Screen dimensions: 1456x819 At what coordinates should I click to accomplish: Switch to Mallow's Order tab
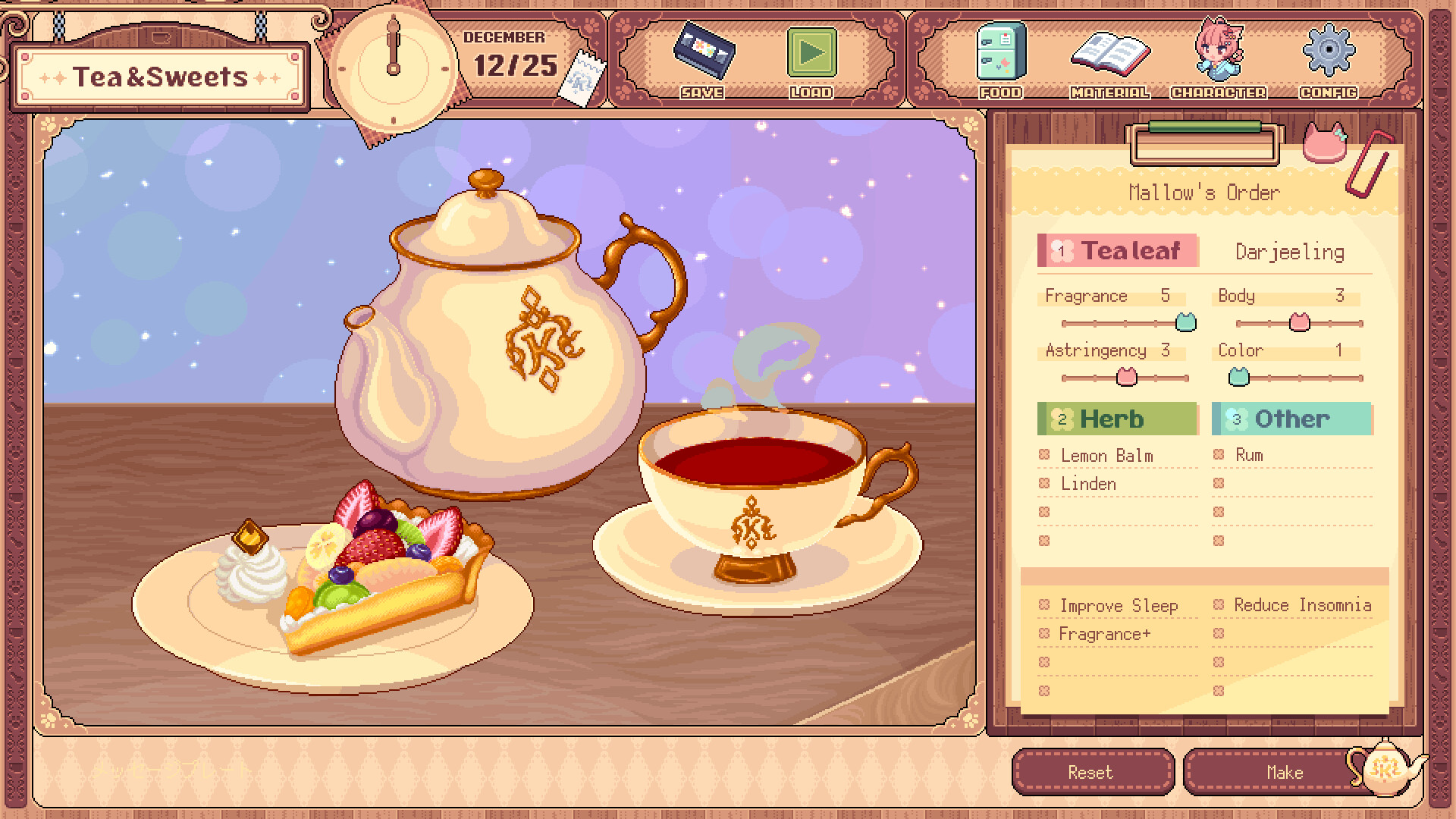[x=1203, y=193]
